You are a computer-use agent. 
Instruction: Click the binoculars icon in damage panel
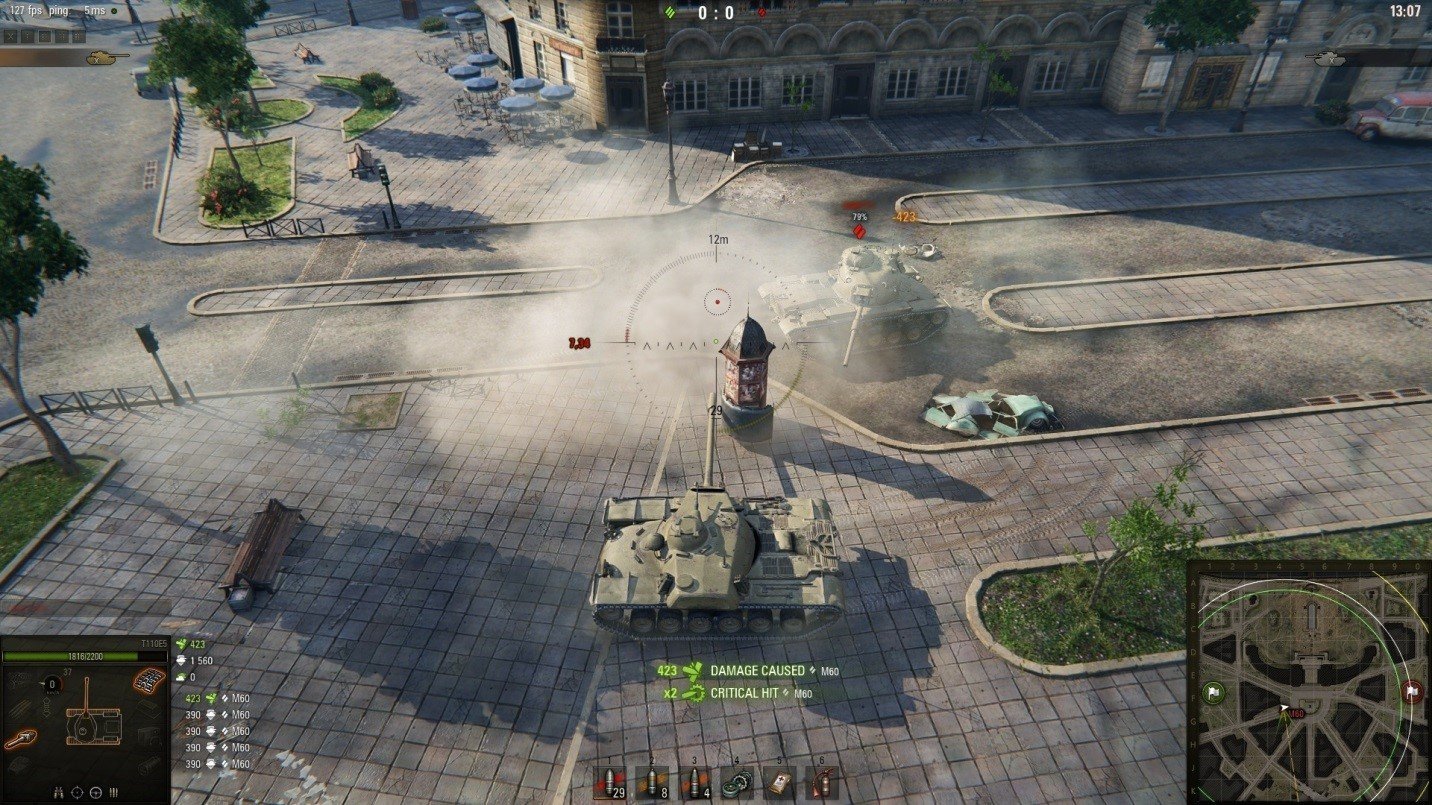59,792
